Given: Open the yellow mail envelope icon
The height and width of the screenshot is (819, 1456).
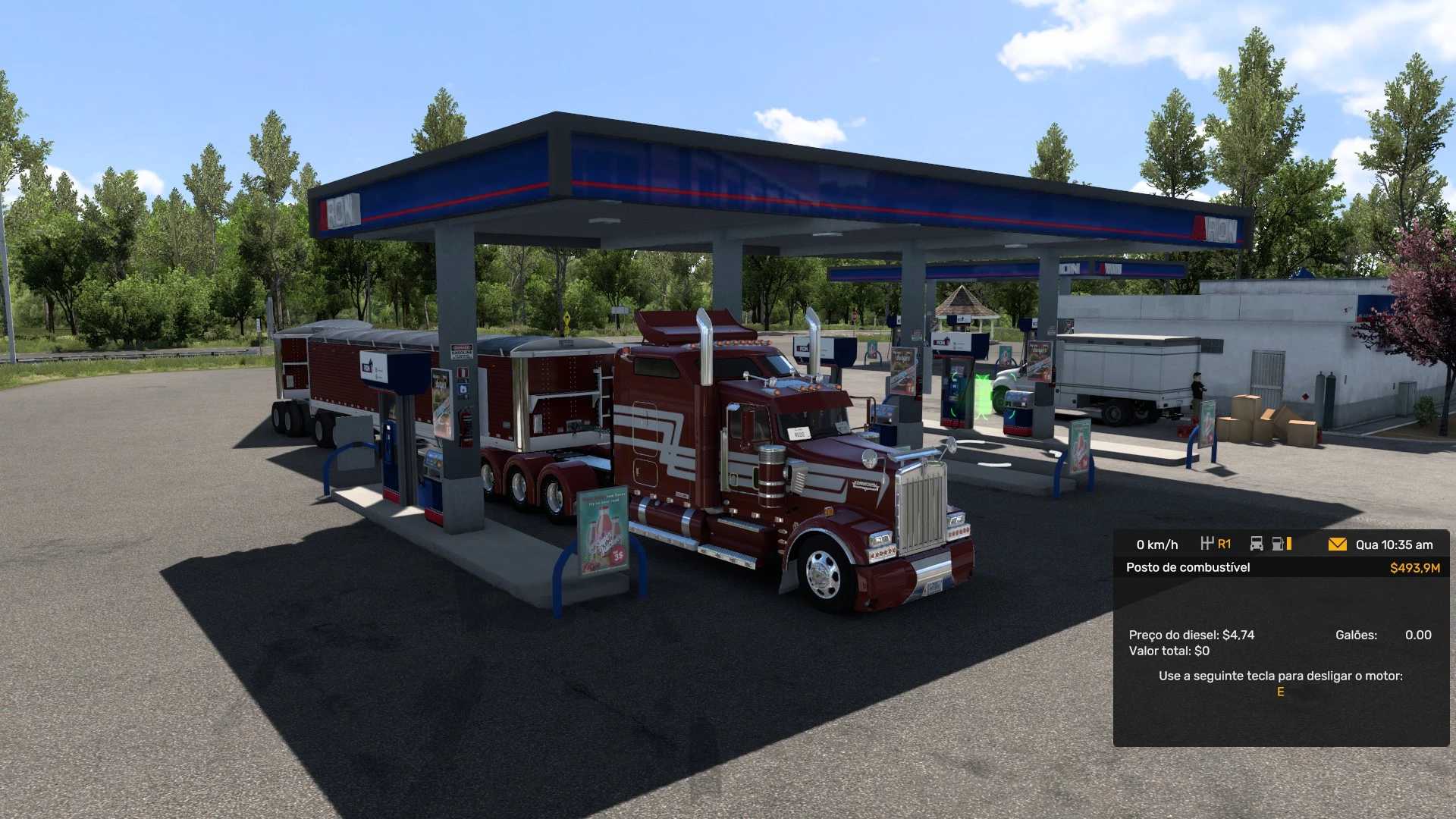Looking at the screenshot, I should [1337, 544].
